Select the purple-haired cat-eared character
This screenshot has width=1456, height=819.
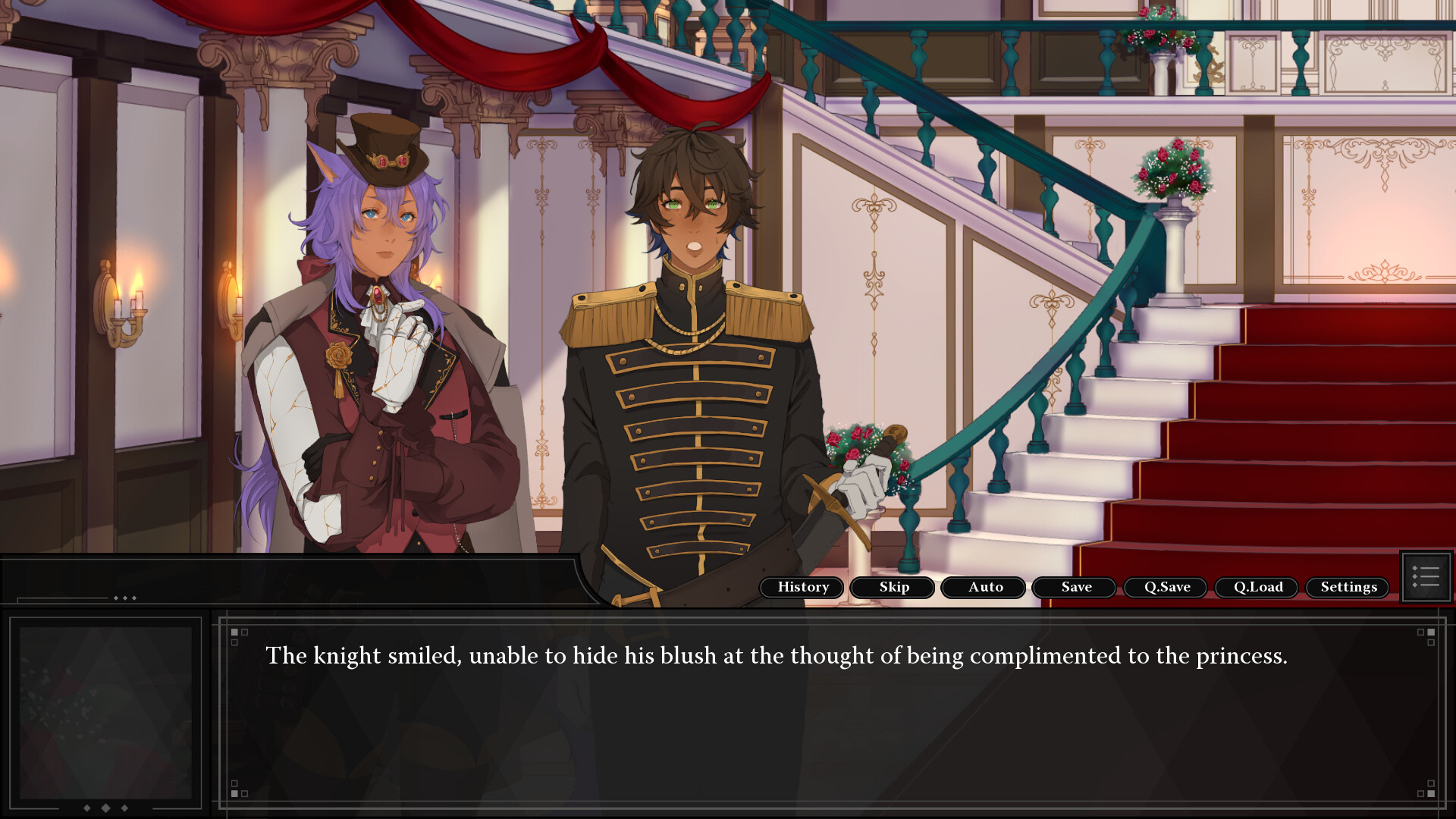(379, 341)
